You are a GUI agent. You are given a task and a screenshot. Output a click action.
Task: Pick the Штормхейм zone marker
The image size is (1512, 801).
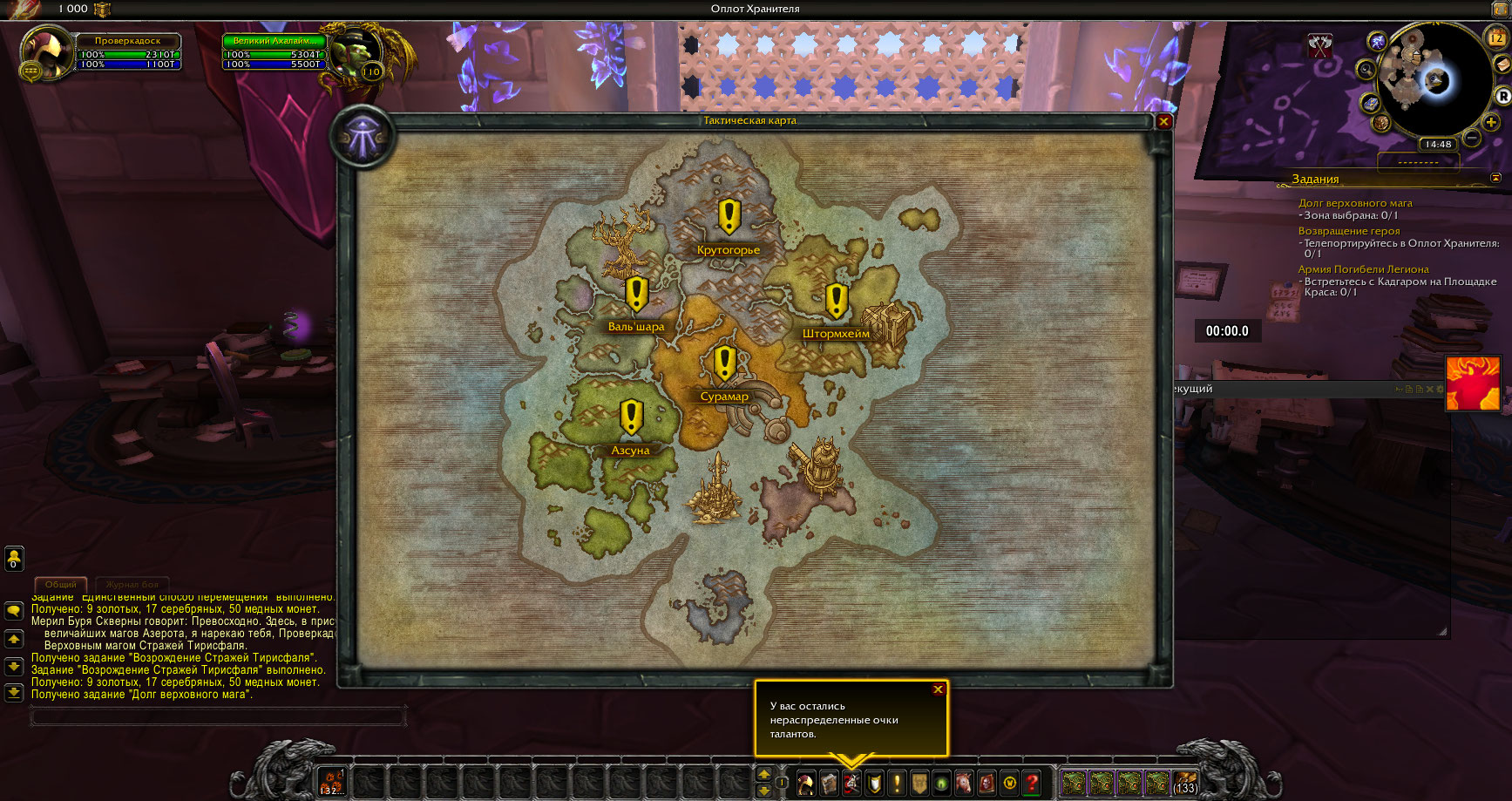pyautogui.click(x=837, y=301)
